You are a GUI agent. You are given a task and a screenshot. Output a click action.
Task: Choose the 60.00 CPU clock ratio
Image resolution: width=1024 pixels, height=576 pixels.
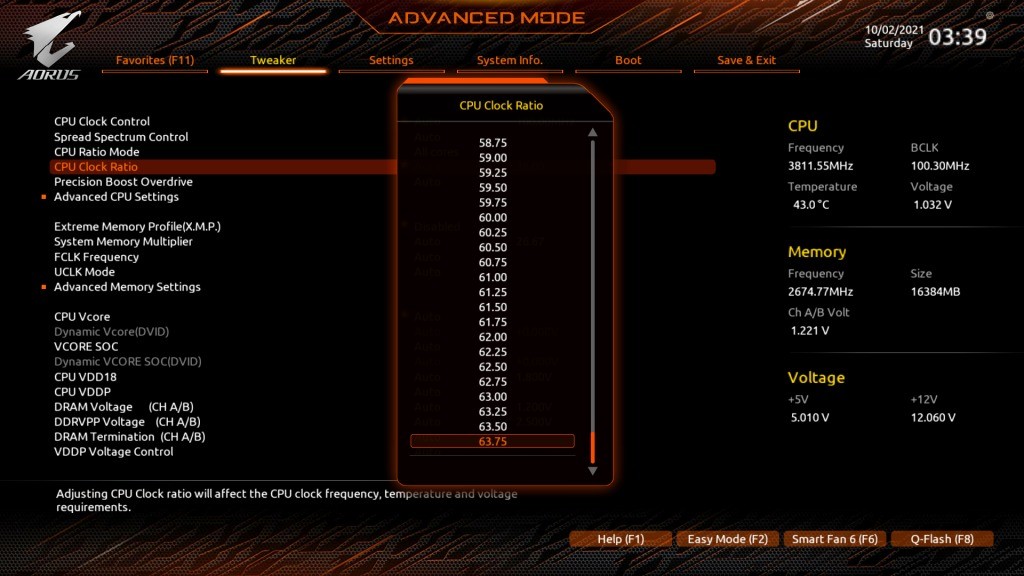pos(493,217)
